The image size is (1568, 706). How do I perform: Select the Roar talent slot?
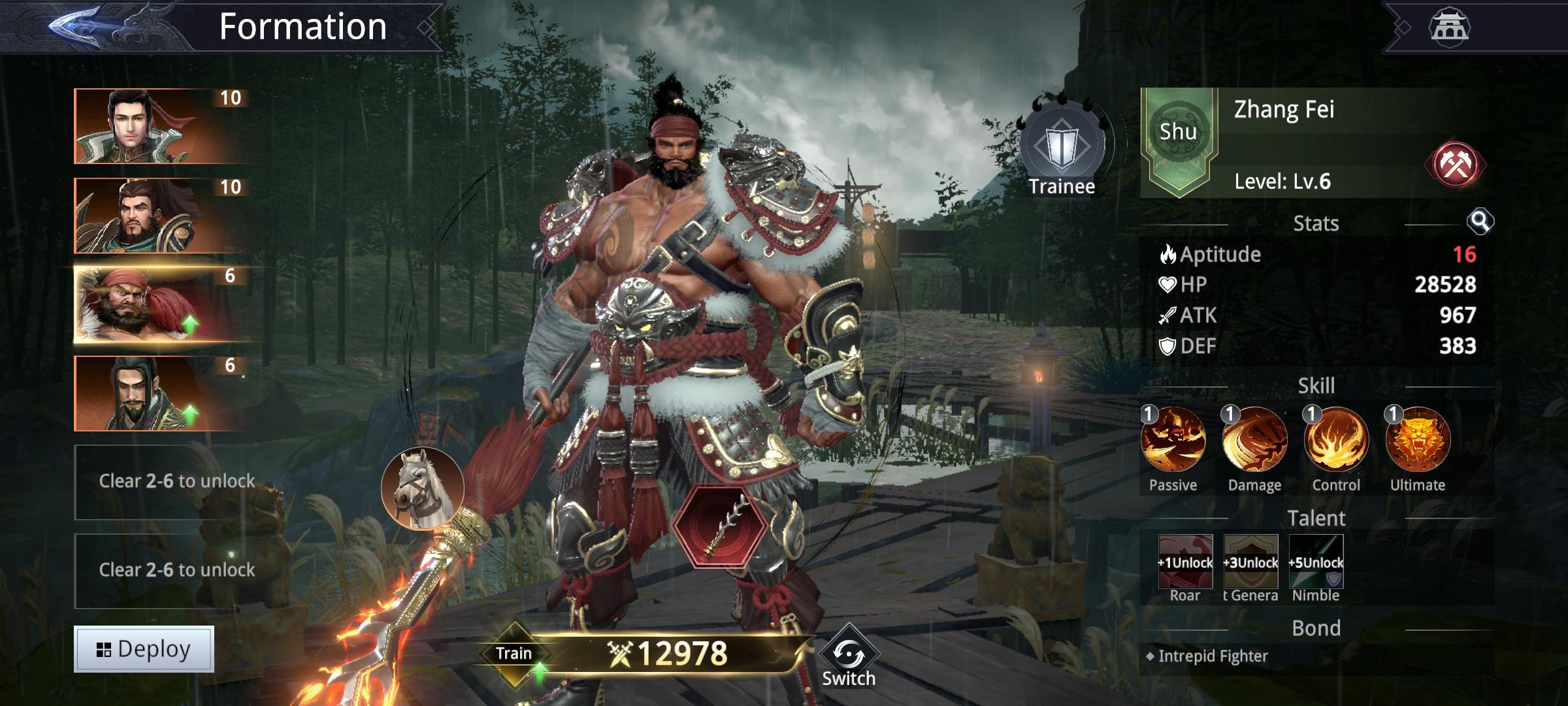click(1185, 562)
